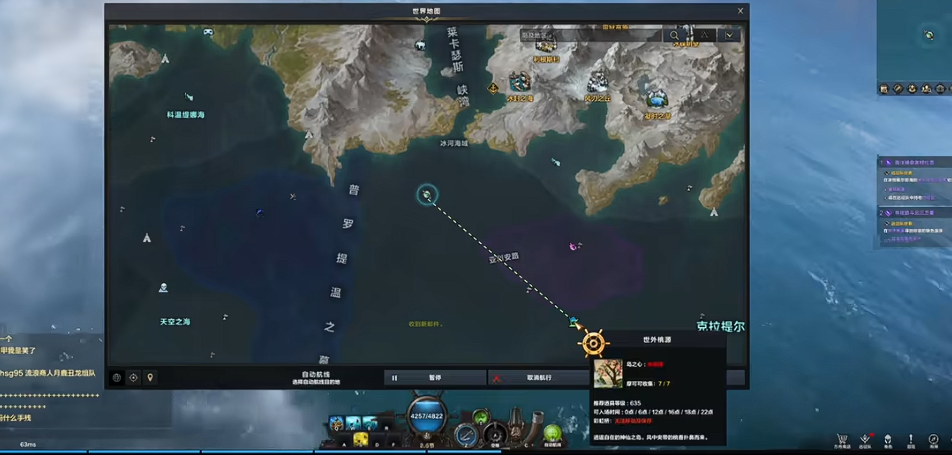Expand the dropdown arrow beside map search
This screenshot has width=952, height=455.
(730, 35)
